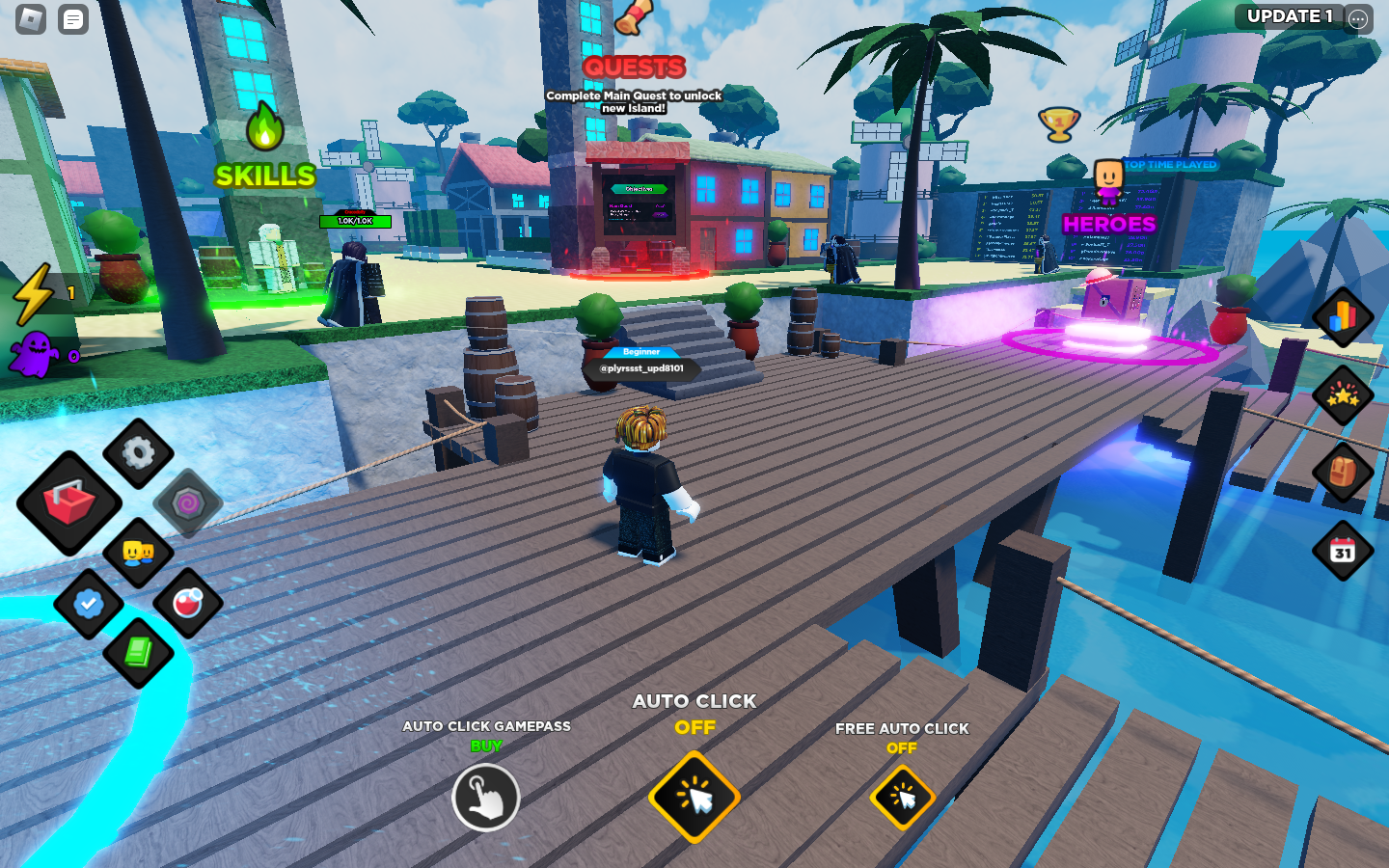The width and height of the screenshot is (1389, 868).
Task: Click the blue checkmark badge icon
Action: point(89,604)
